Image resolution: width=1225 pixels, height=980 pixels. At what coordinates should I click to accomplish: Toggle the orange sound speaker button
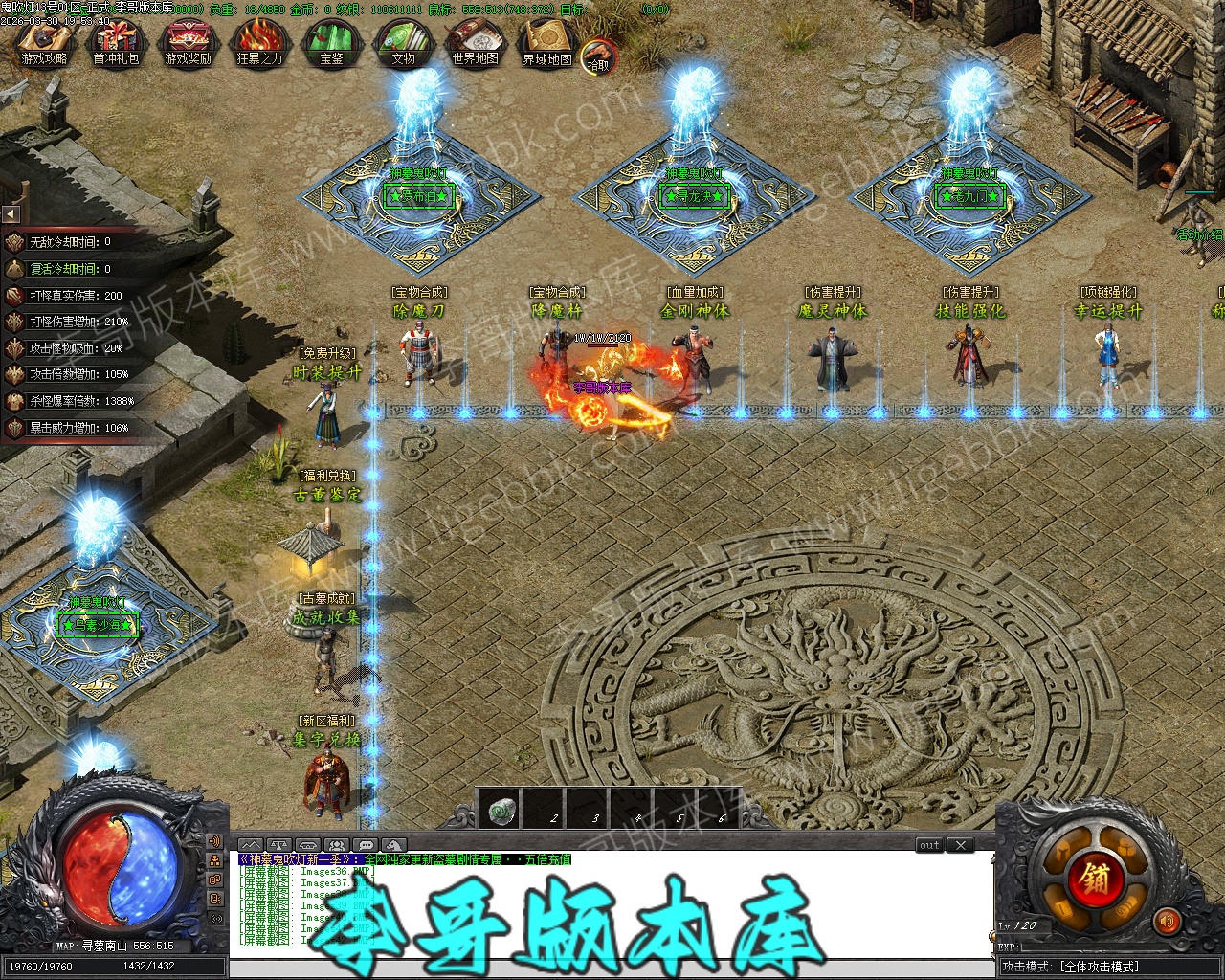(x=1167, y=922)
